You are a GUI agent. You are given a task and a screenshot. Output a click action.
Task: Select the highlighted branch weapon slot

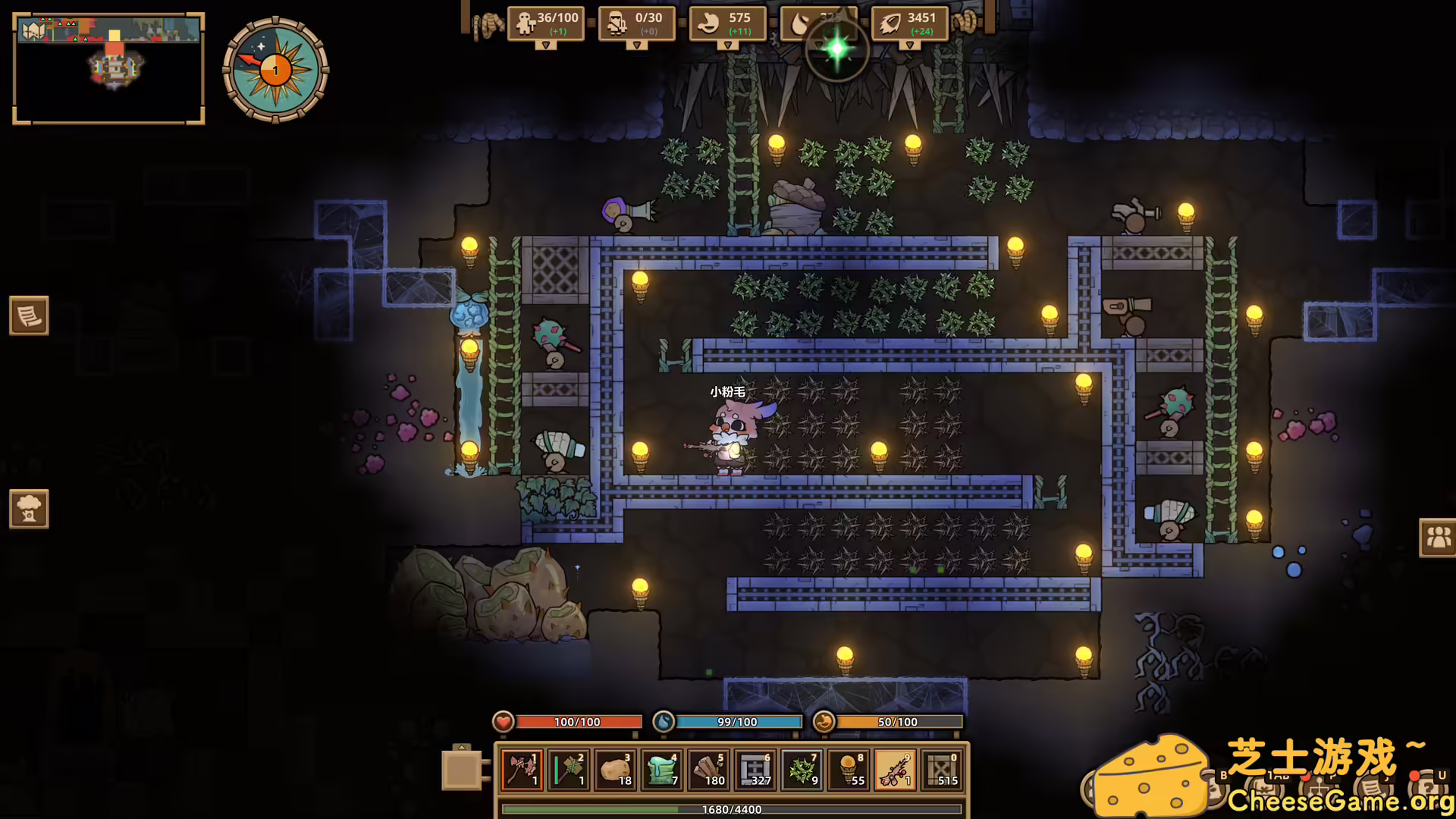[x=896, y=770]
